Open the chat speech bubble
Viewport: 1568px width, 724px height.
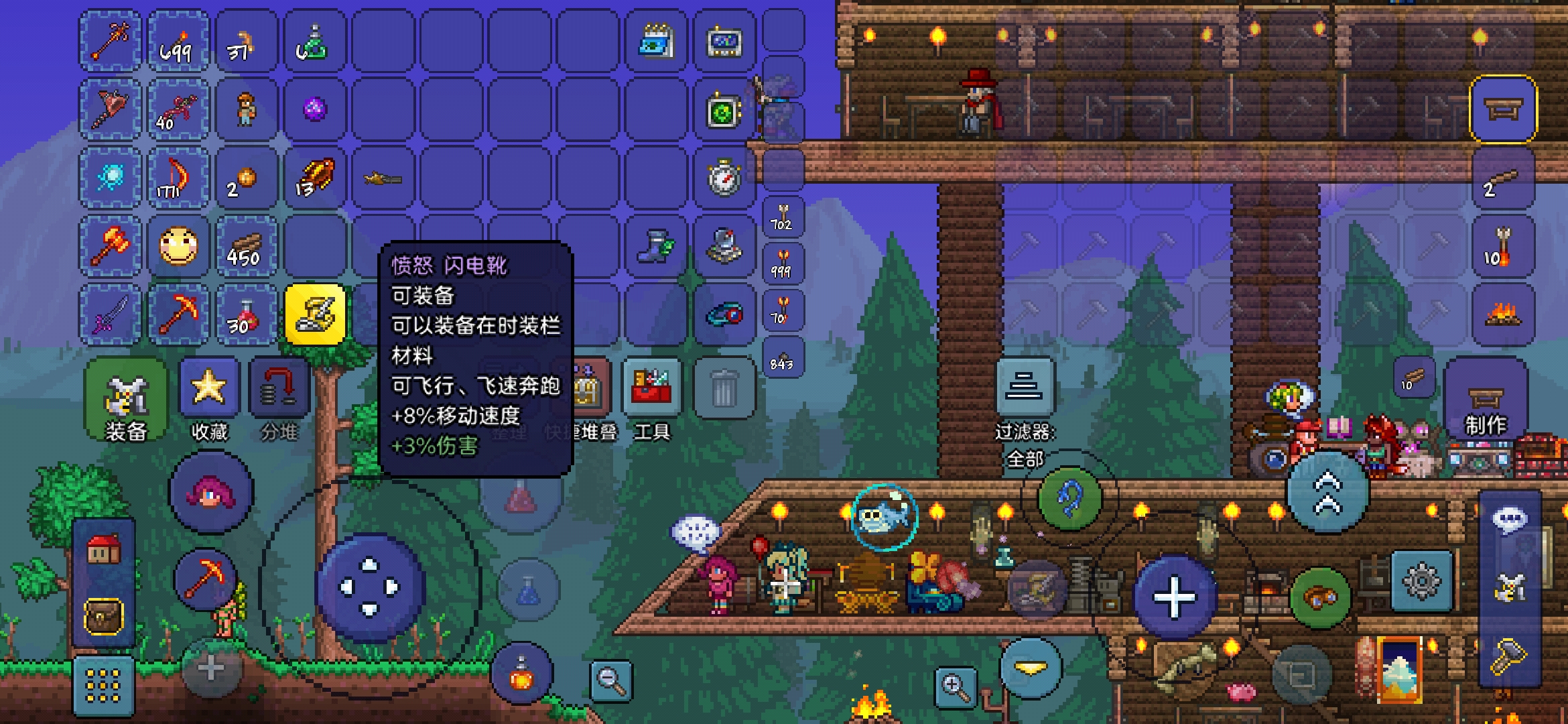coord(1510,520)
